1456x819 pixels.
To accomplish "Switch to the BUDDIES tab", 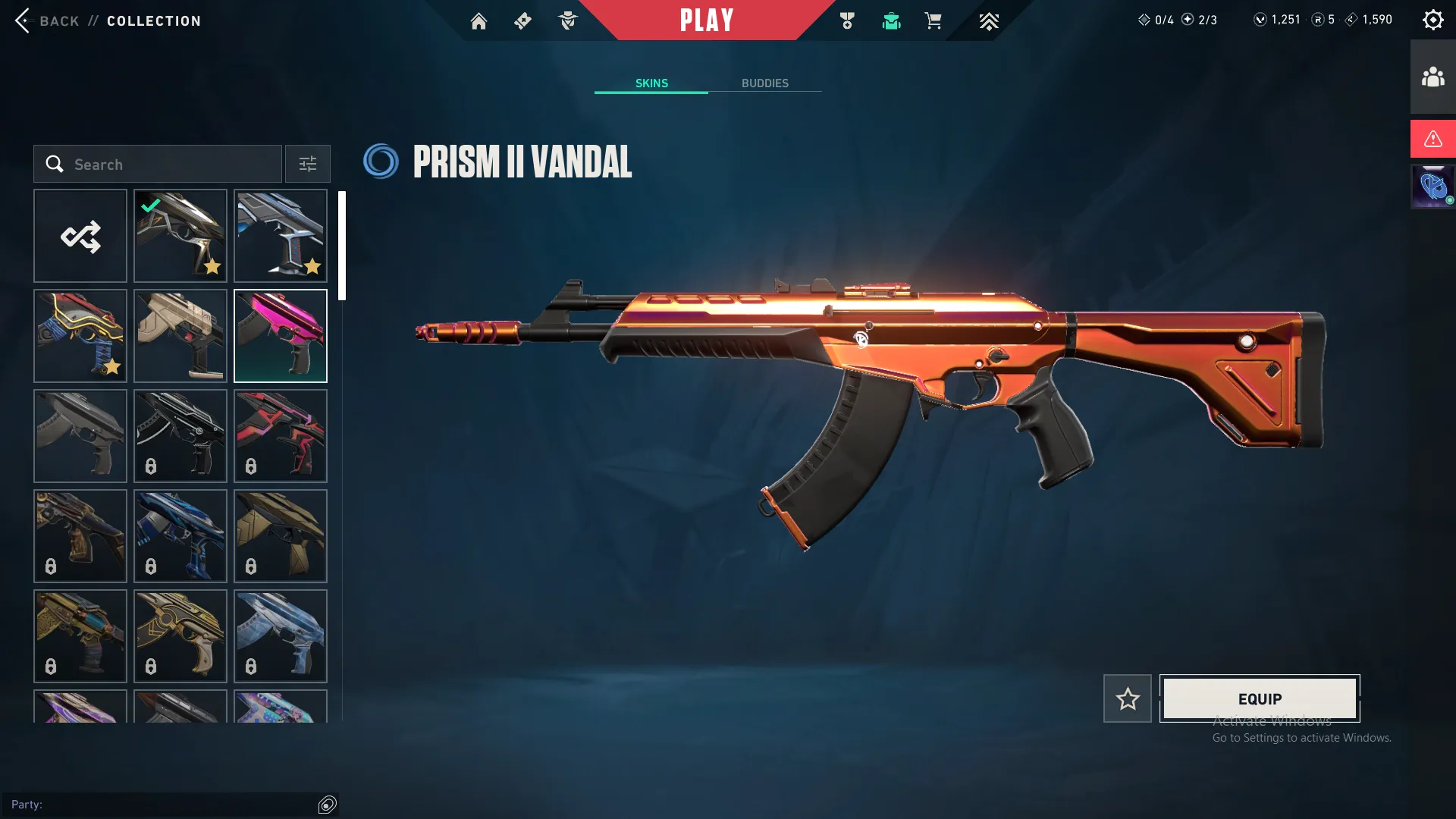I will tap(765, 83).
